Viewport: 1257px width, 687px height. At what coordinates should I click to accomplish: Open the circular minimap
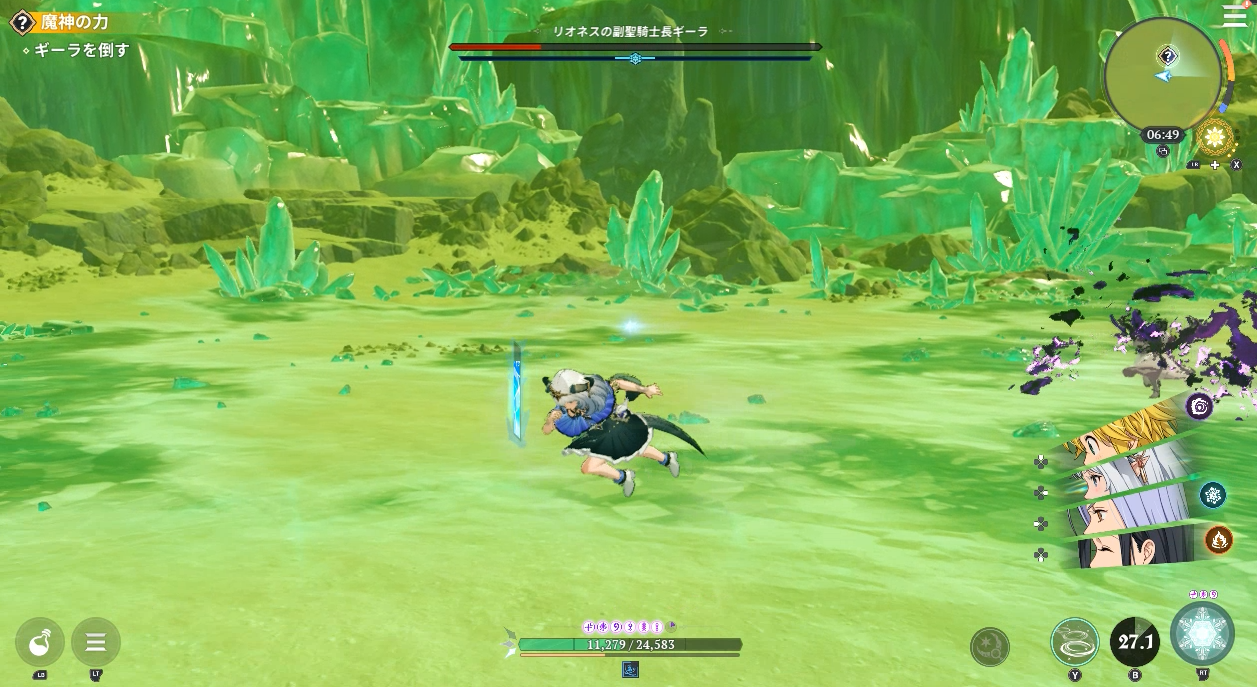pyautogui.click(x=1163, y=73)
